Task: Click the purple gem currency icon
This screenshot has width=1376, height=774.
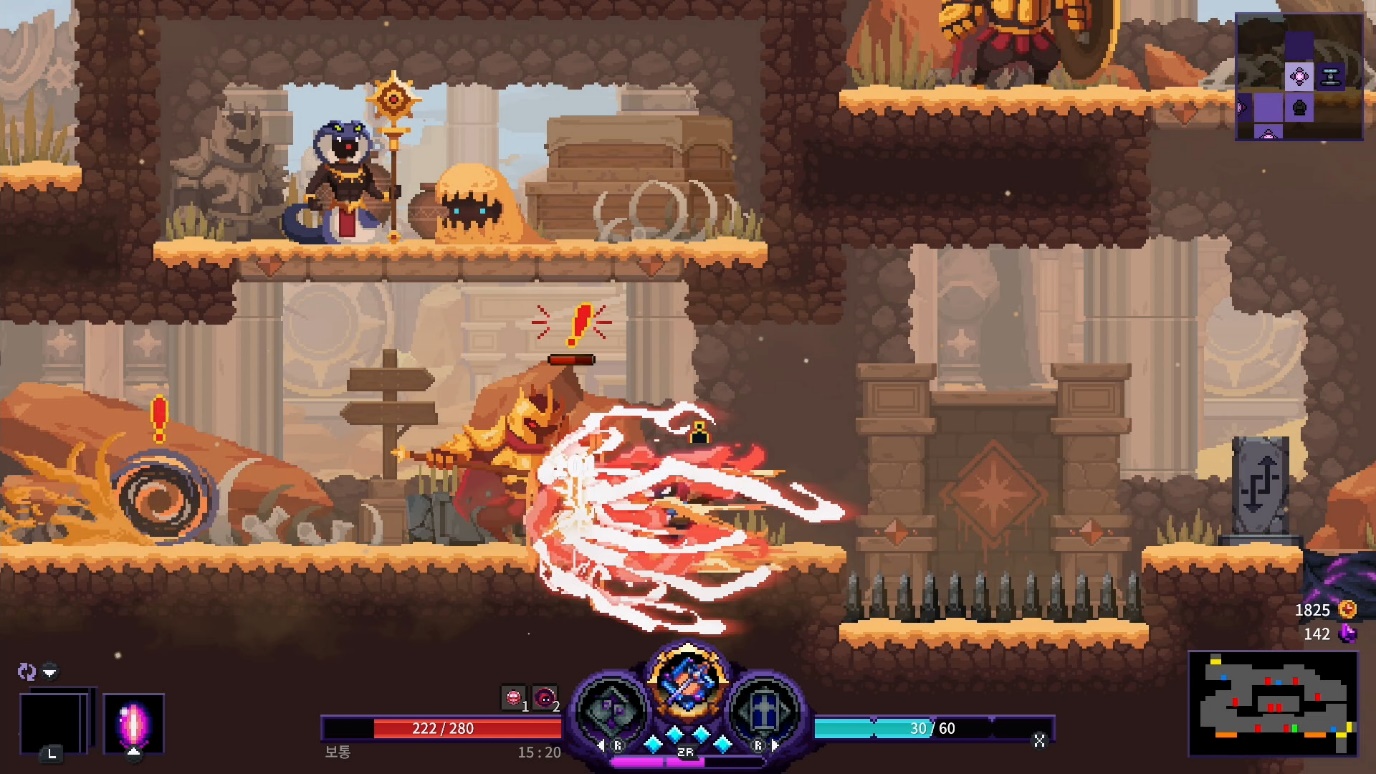Action: (x=1347, y=633)
